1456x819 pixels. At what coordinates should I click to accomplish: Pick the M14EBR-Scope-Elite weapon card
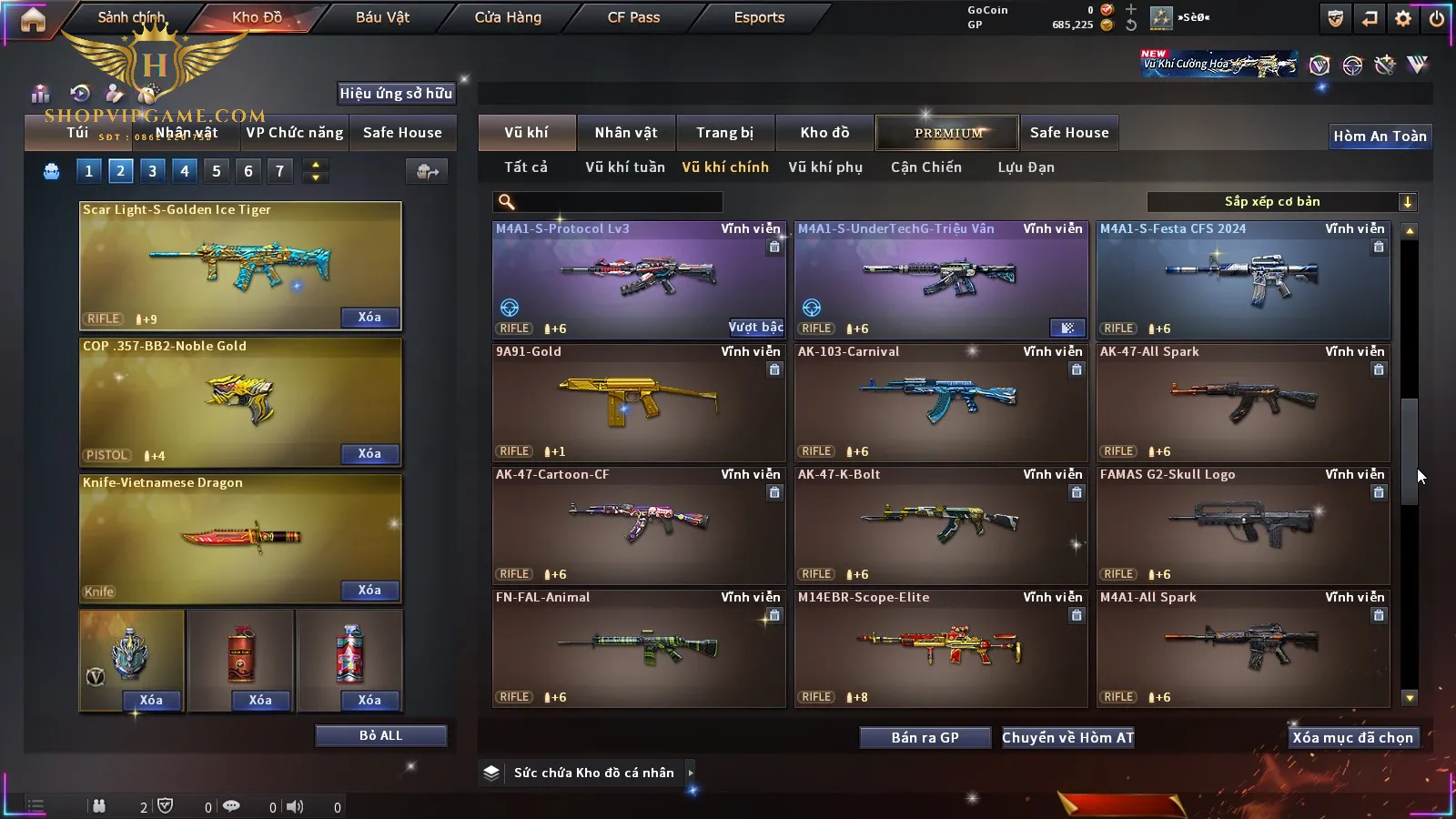point(941,648)
